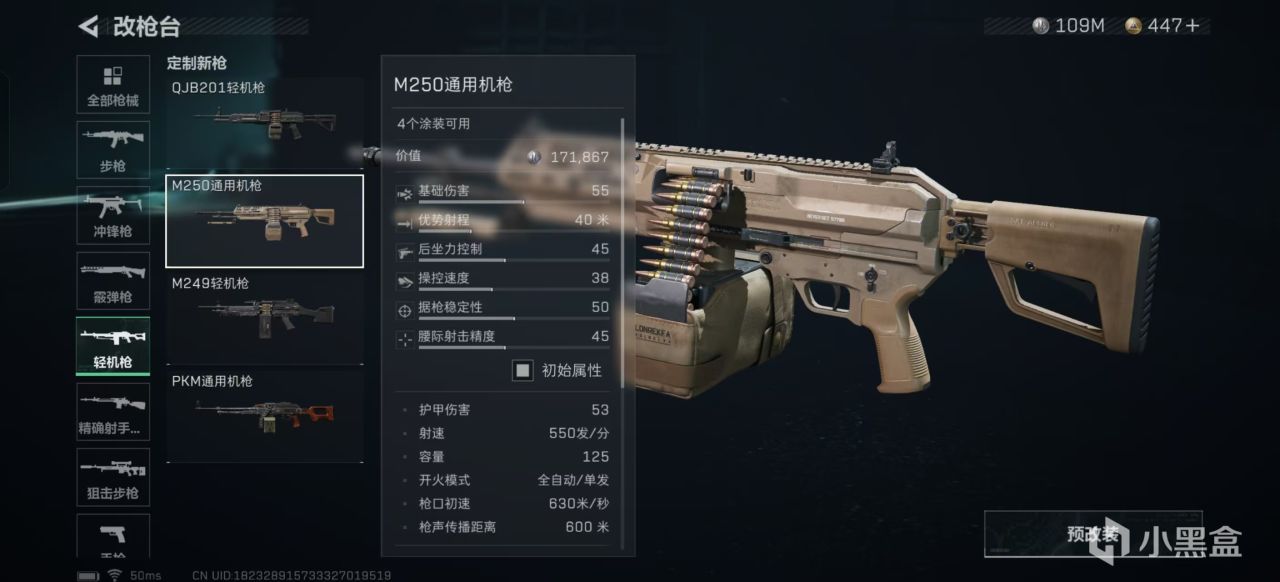The width and height of the screenshot is (1280, 582).
Task: Click the 预改装 button
Action: tap(1092, 534)
